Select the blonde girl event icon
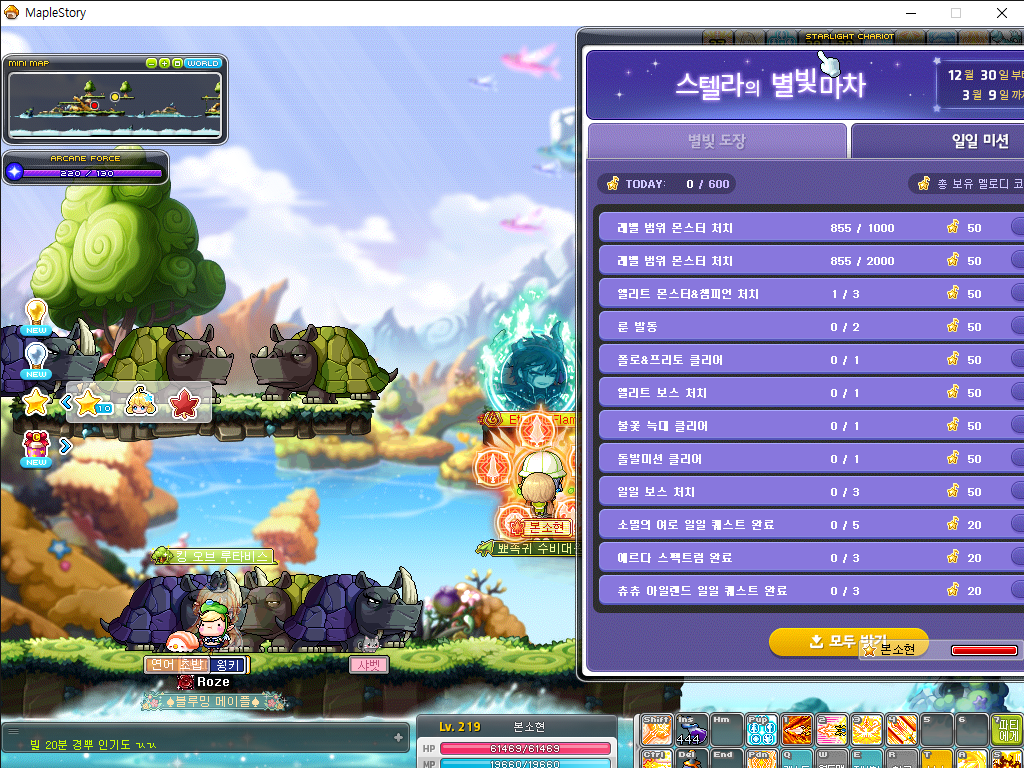The height and width of the screenshot is (768, 1024). click(140, 402)
